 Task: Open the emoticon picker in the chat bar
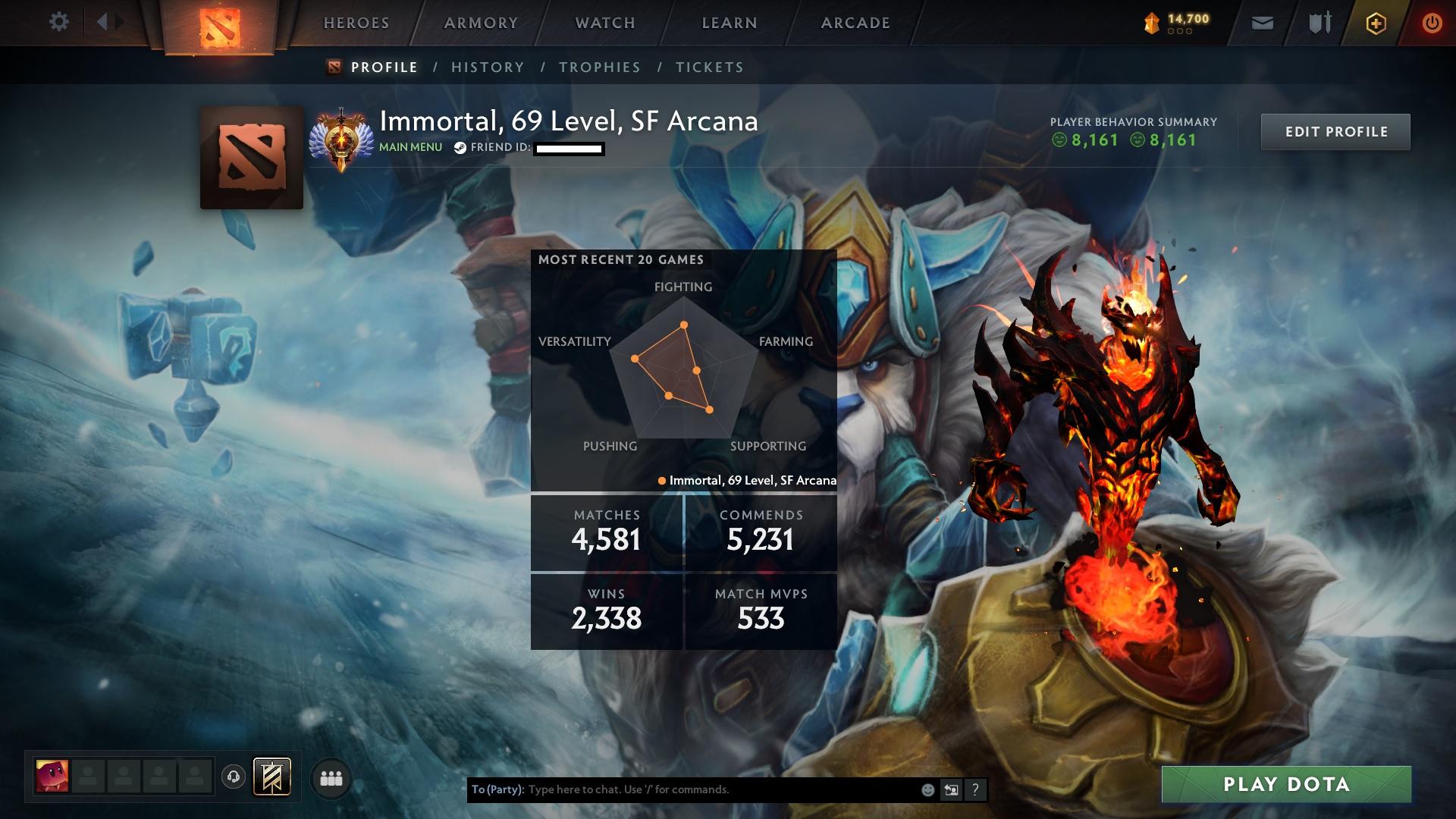pos(927,789)
